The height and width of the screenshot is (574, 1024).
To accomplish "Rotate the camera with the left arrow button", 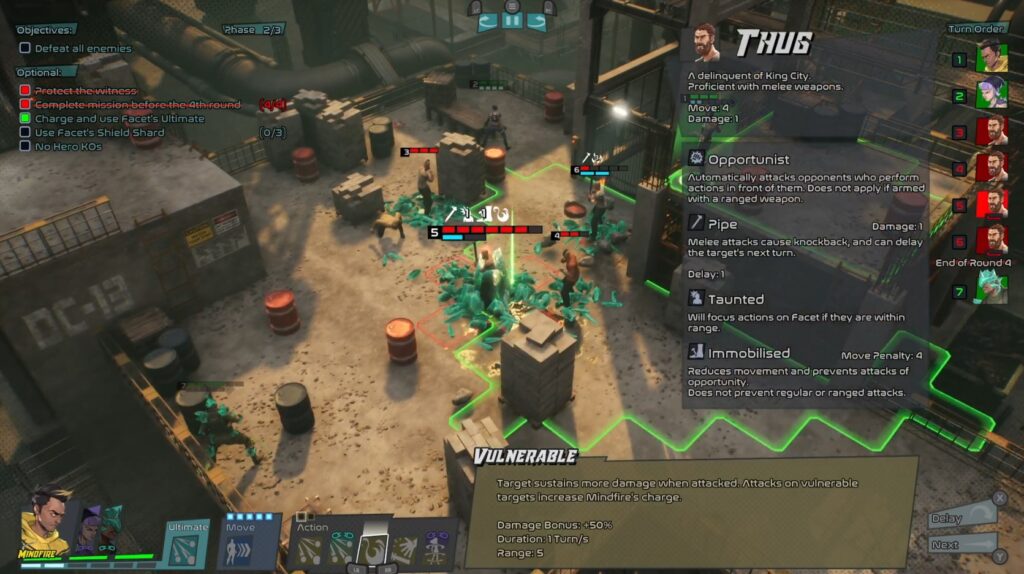I will (489, 20).
